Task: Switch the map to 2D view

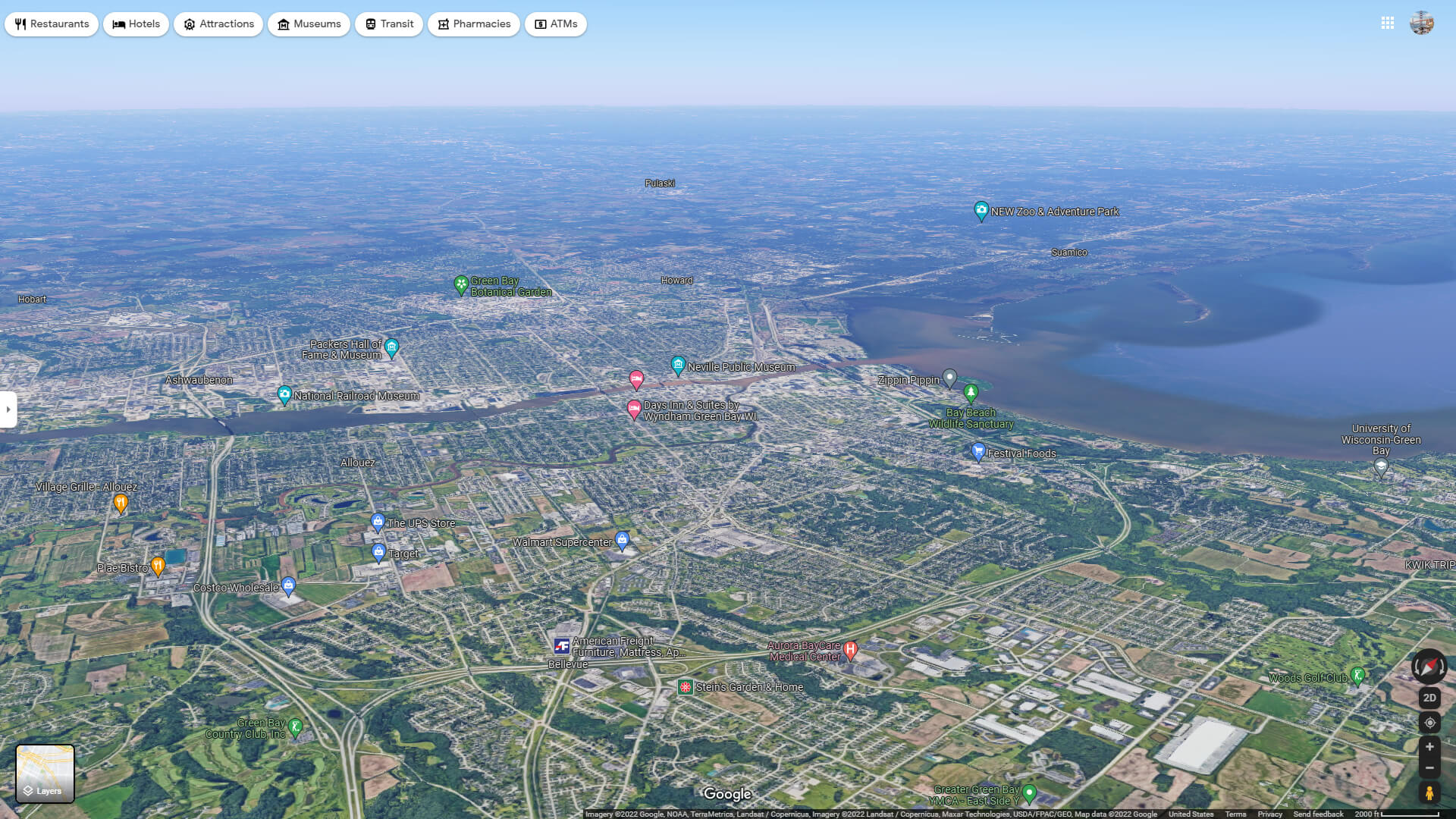Action: coord(1430,697)
